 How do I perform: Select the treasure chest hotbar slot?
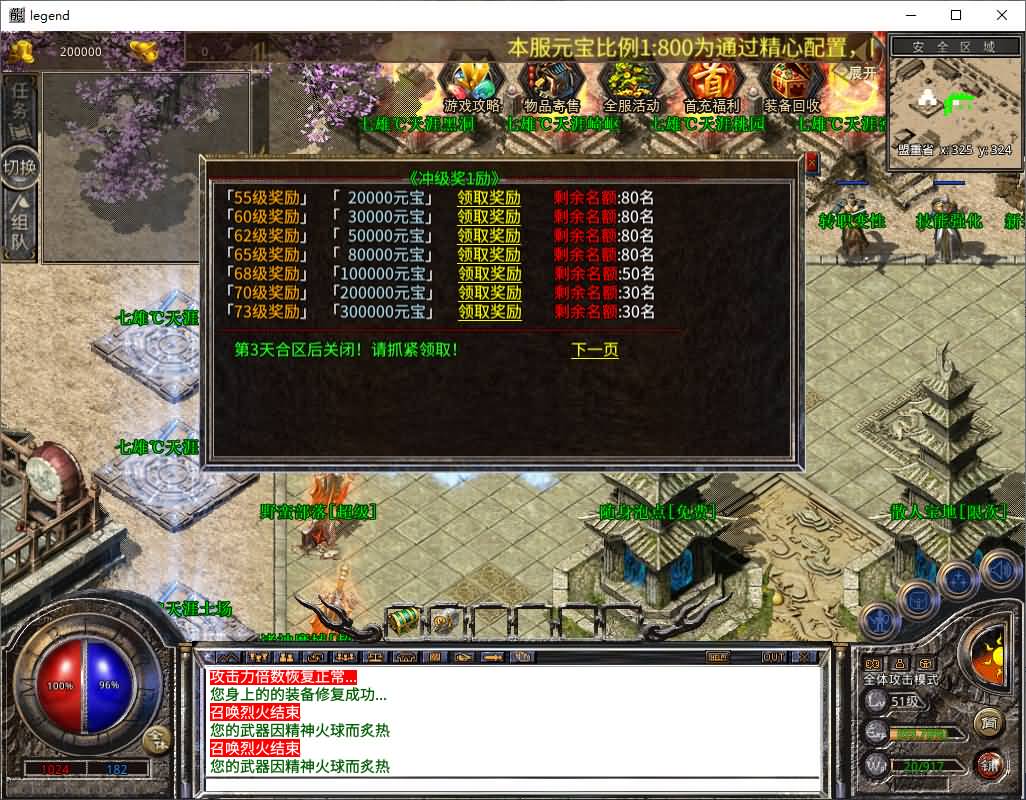pos(402,620)
